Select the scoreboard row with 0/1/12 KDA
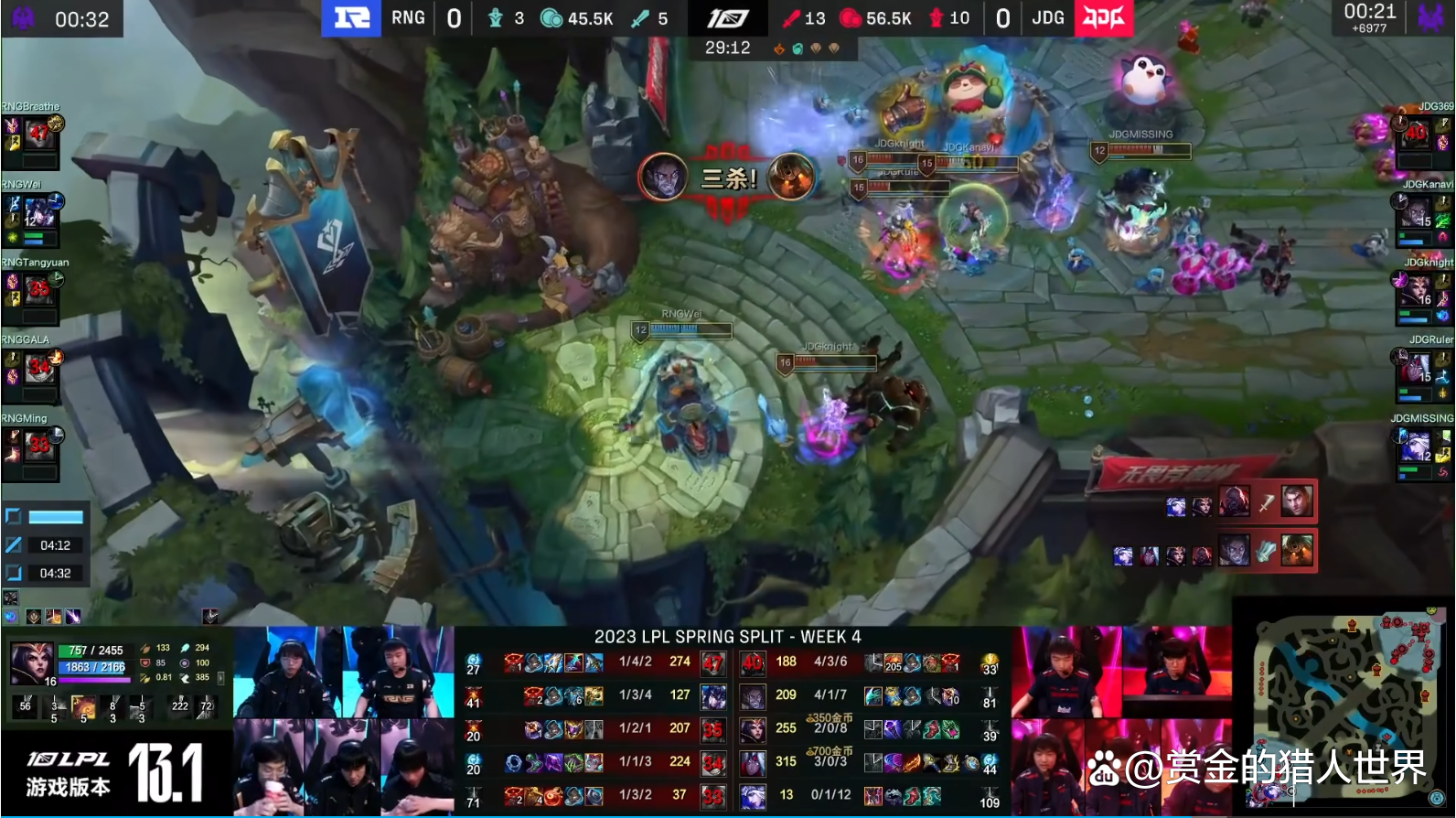1456x818 pixels. pos(830,795)
